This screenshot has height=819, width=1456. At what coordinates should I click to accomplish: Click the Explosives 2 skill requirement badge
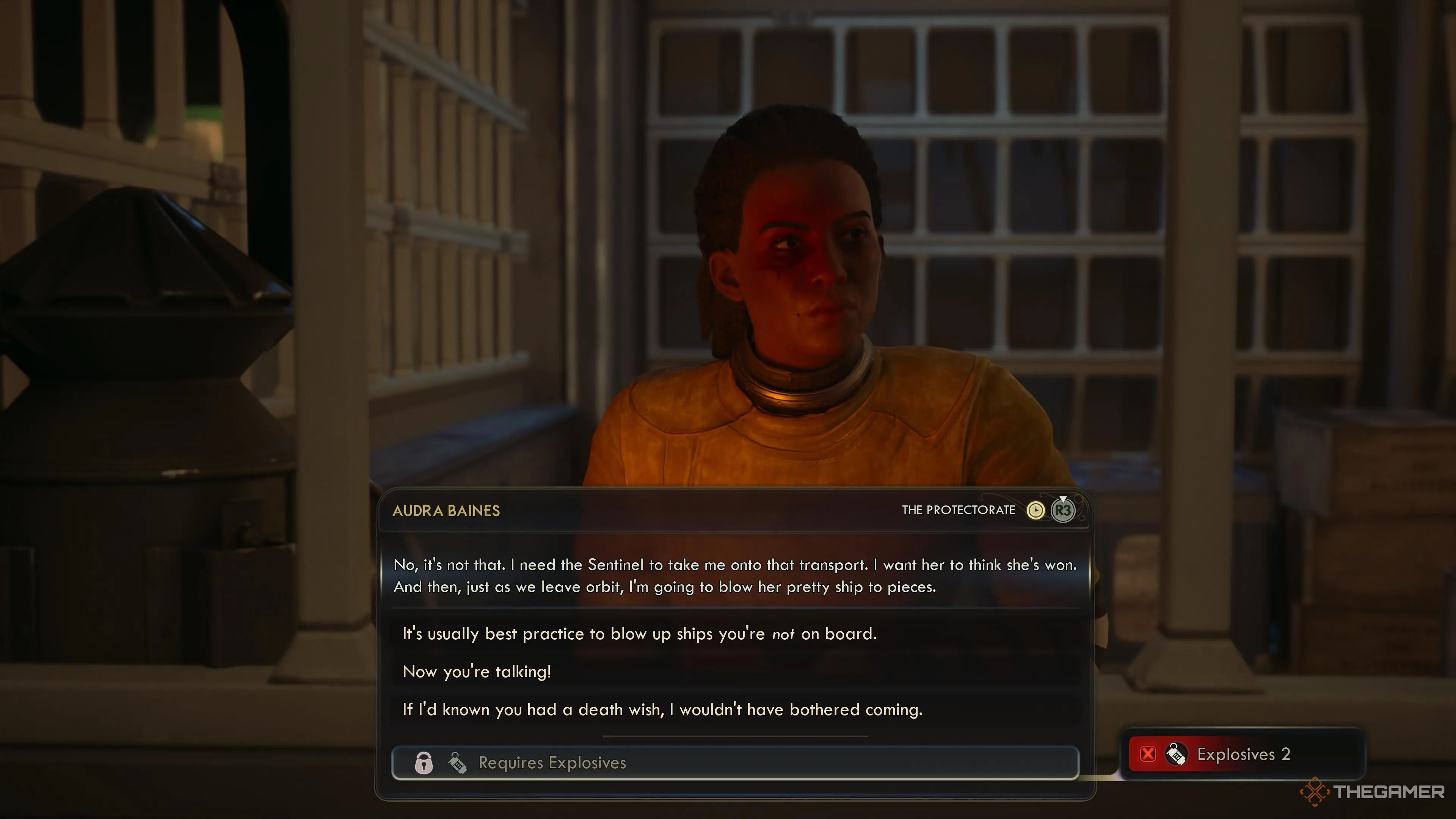[1243, 754]
